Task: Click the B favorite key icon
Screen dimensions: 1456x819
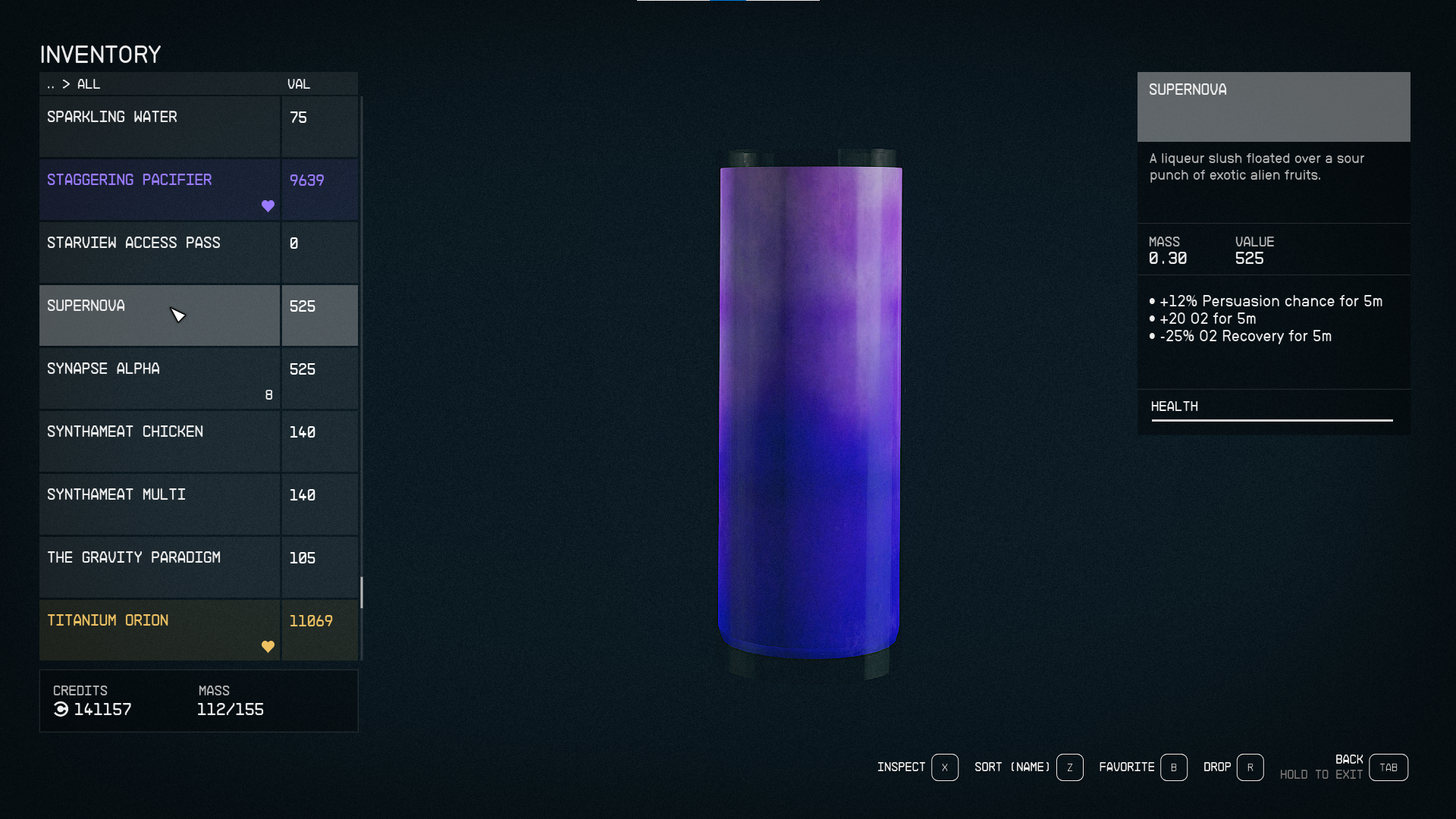Action: click(x=1174, y=767)
